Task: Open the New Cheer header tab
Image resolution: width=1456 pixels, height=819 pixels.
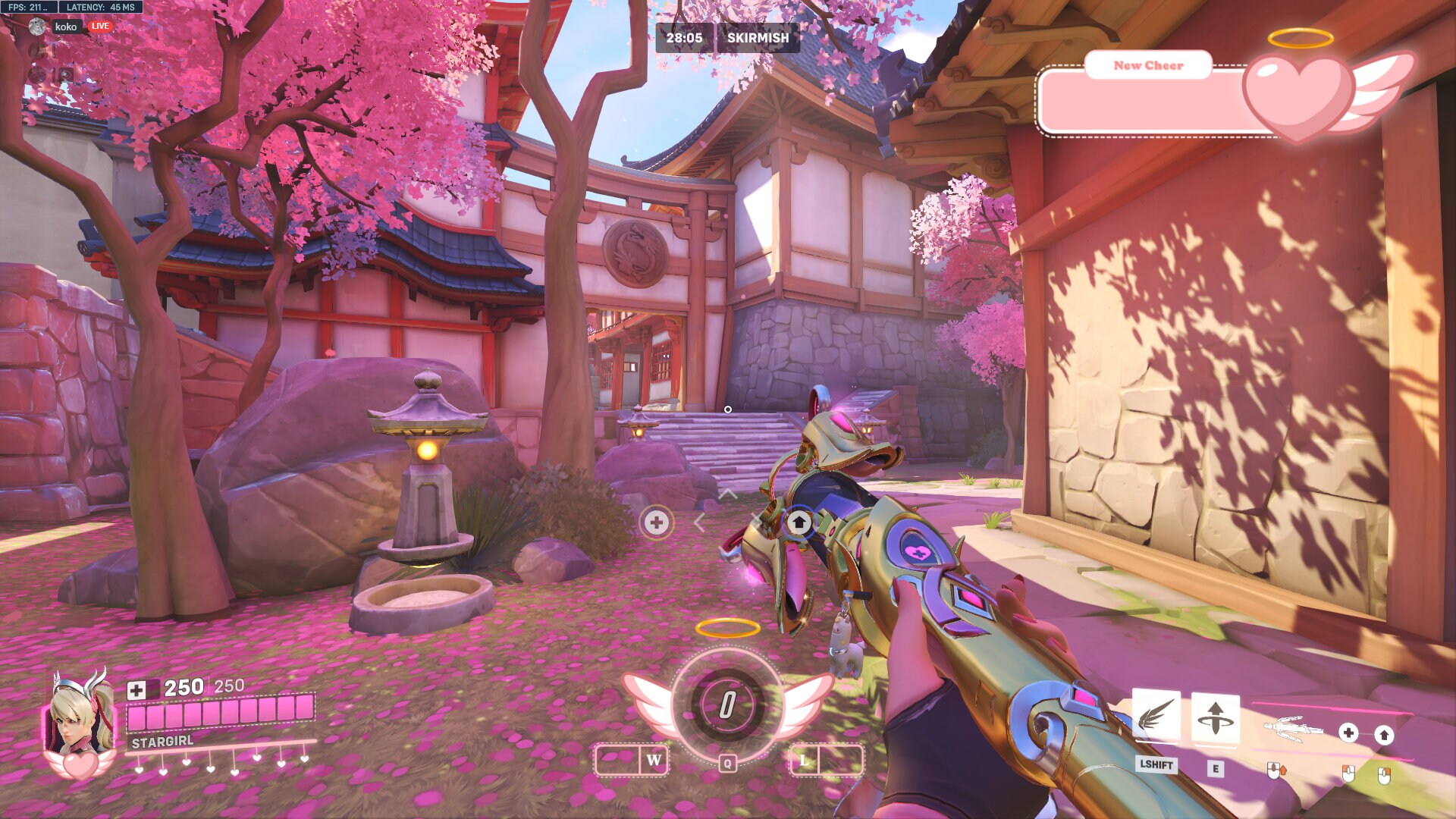Action: point(1147,65)
